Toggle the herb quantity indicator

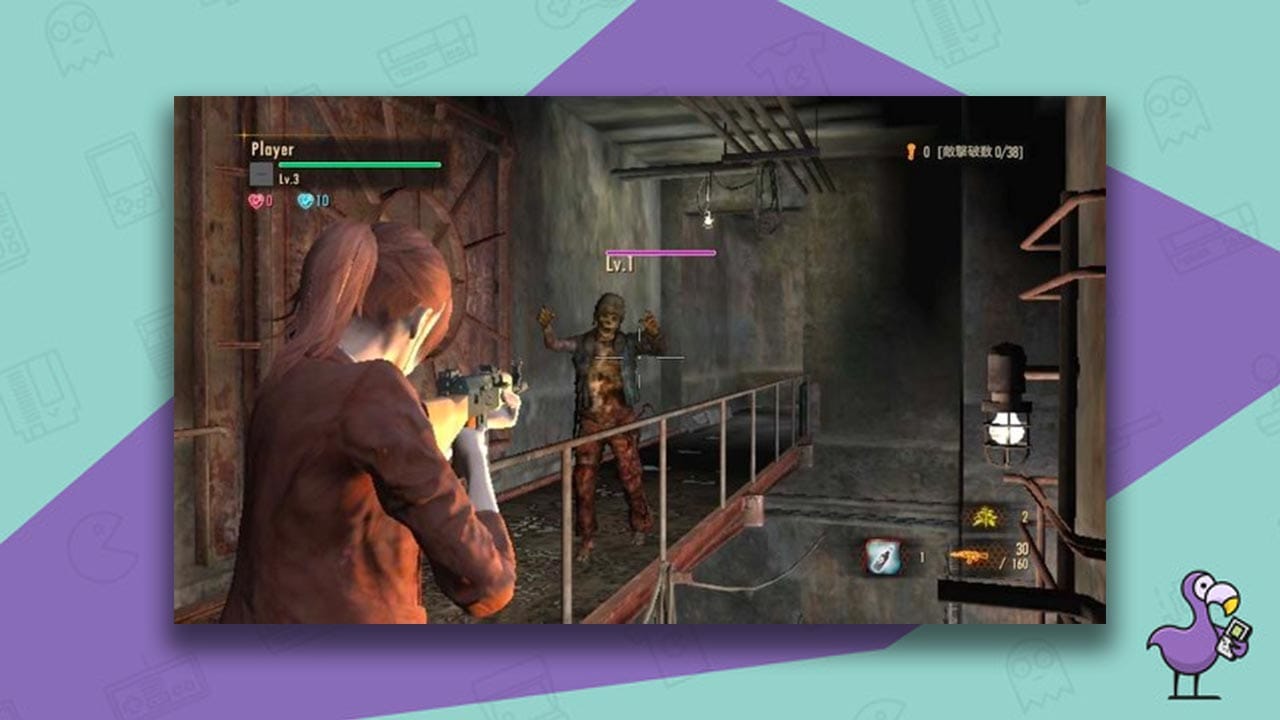click(1024, 515)
